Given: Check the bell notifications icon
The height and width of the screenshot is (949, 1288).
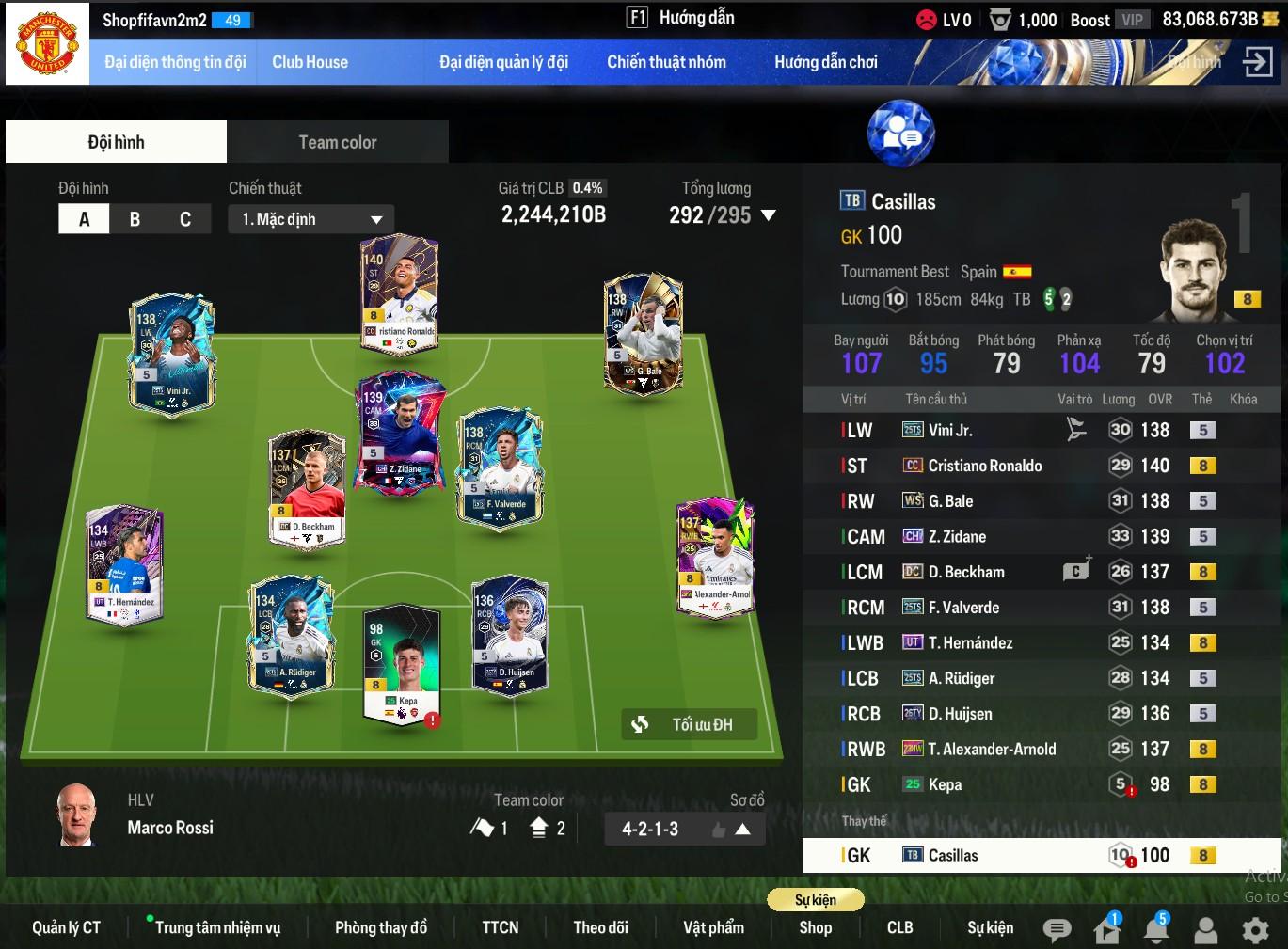Looking at the screenshot, I should click(x=1156, y=929).
